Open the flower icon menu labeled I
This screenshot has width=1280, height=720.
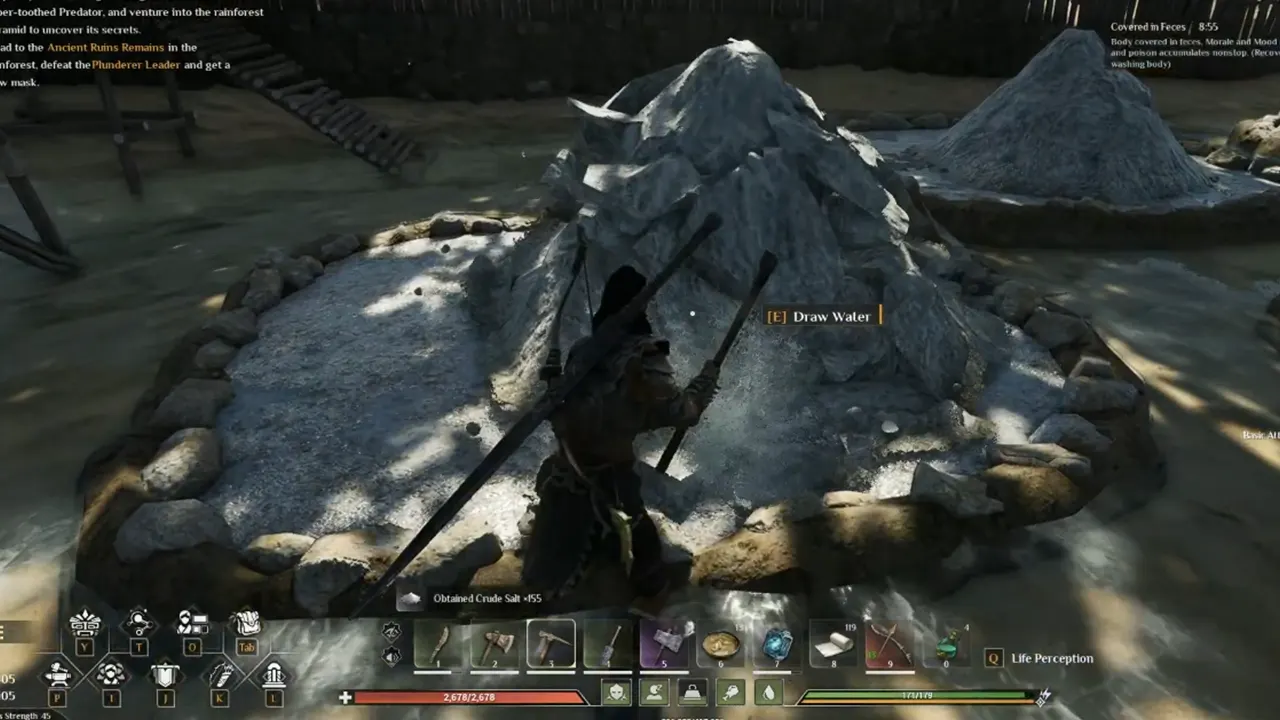(112, 674)
